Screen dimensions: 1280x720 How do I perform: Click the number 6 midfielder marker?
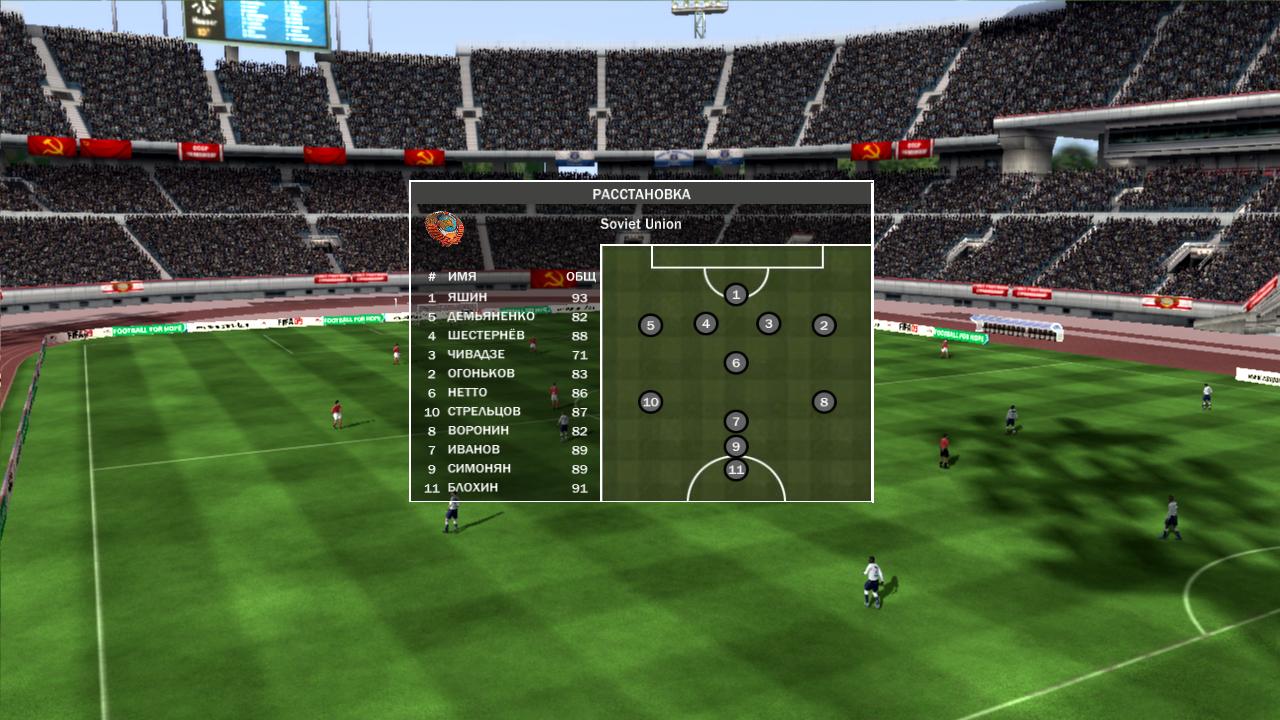[x=736, y=362]
